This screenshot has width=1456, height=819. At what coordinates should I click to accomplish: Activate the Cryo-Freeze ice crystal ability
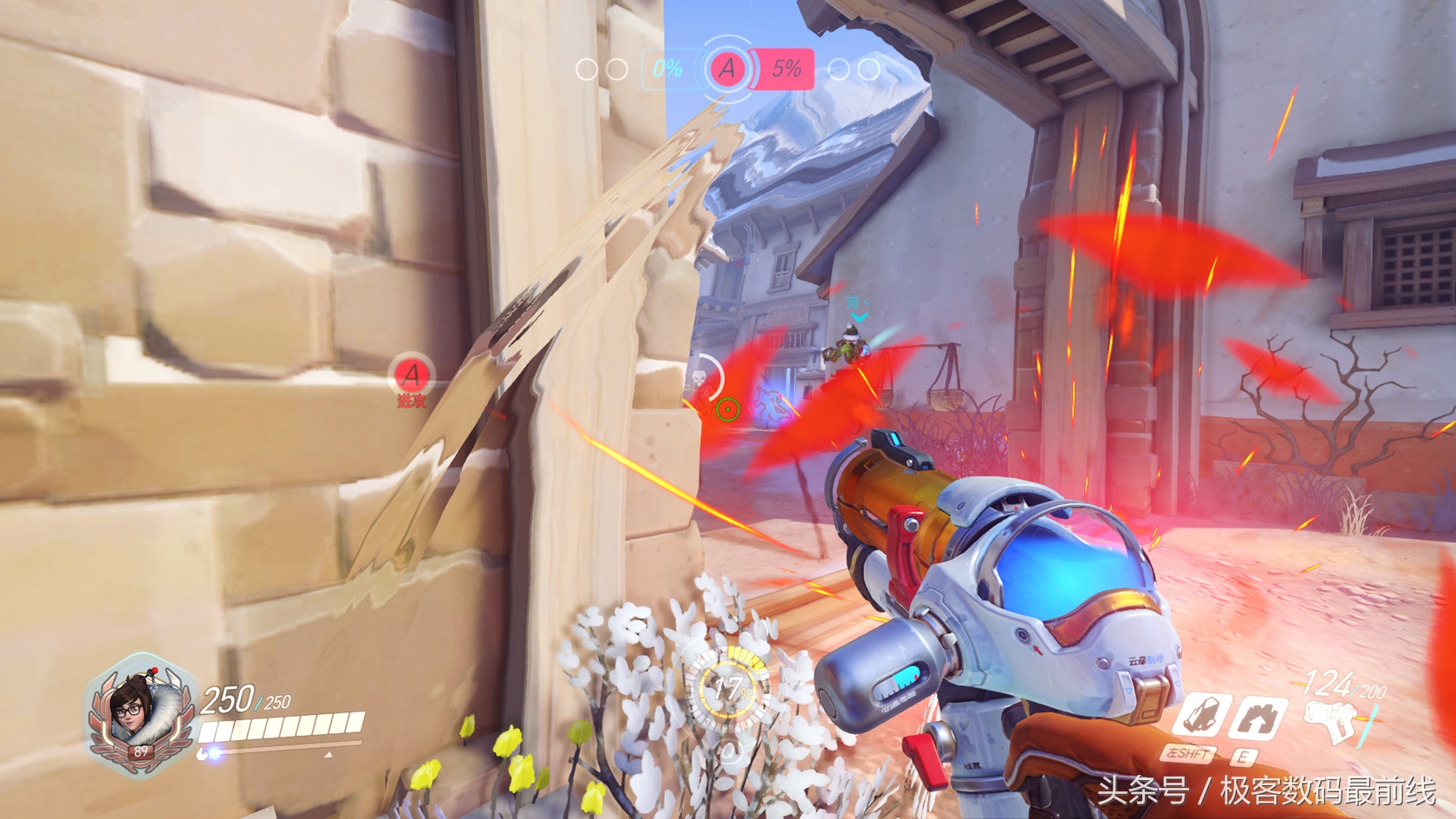pyautogui.click(x=1199, y=717)
